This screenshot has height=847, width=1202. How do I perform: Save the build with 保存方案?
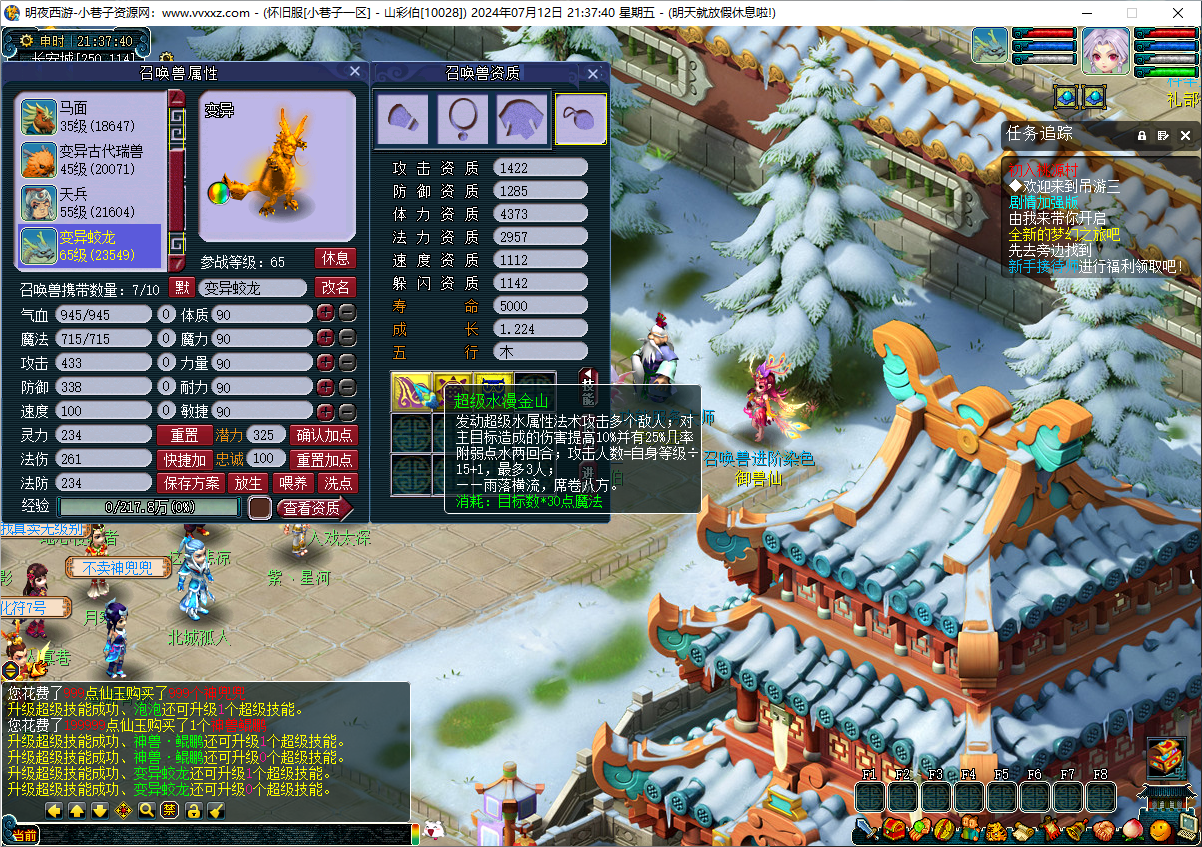tap(192, 483)
